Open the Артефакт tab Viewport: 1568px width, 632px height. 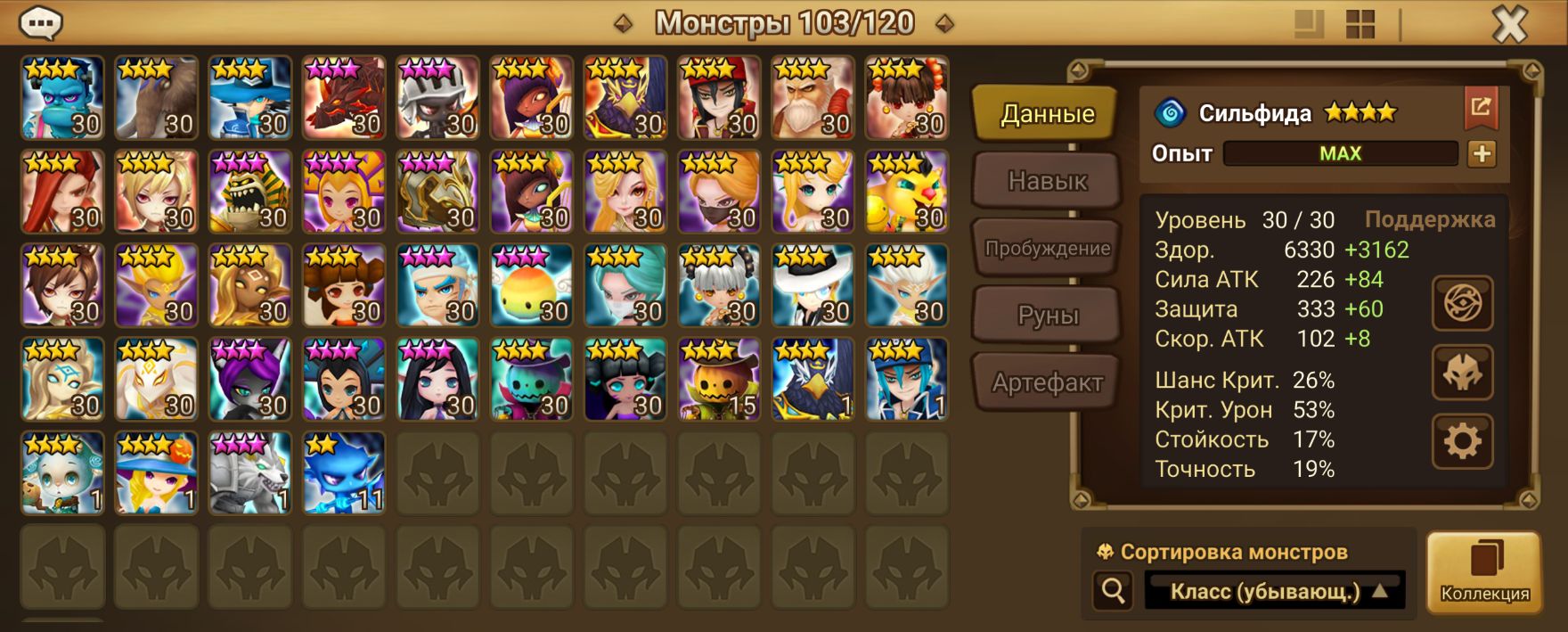pos(1046,383)
